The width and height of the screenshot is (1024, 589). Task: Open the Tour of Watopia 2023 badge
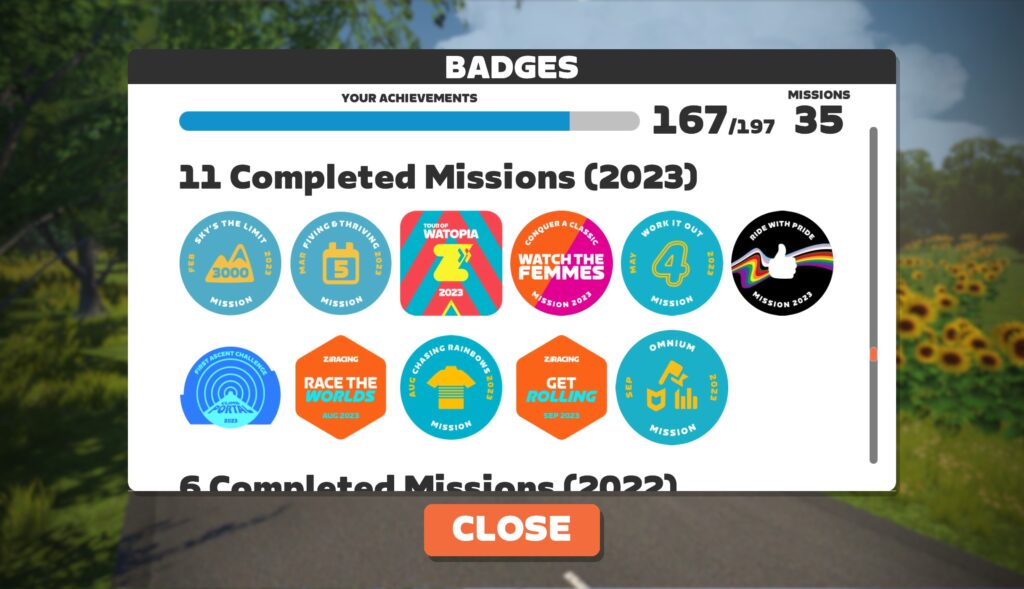[451, 262]
